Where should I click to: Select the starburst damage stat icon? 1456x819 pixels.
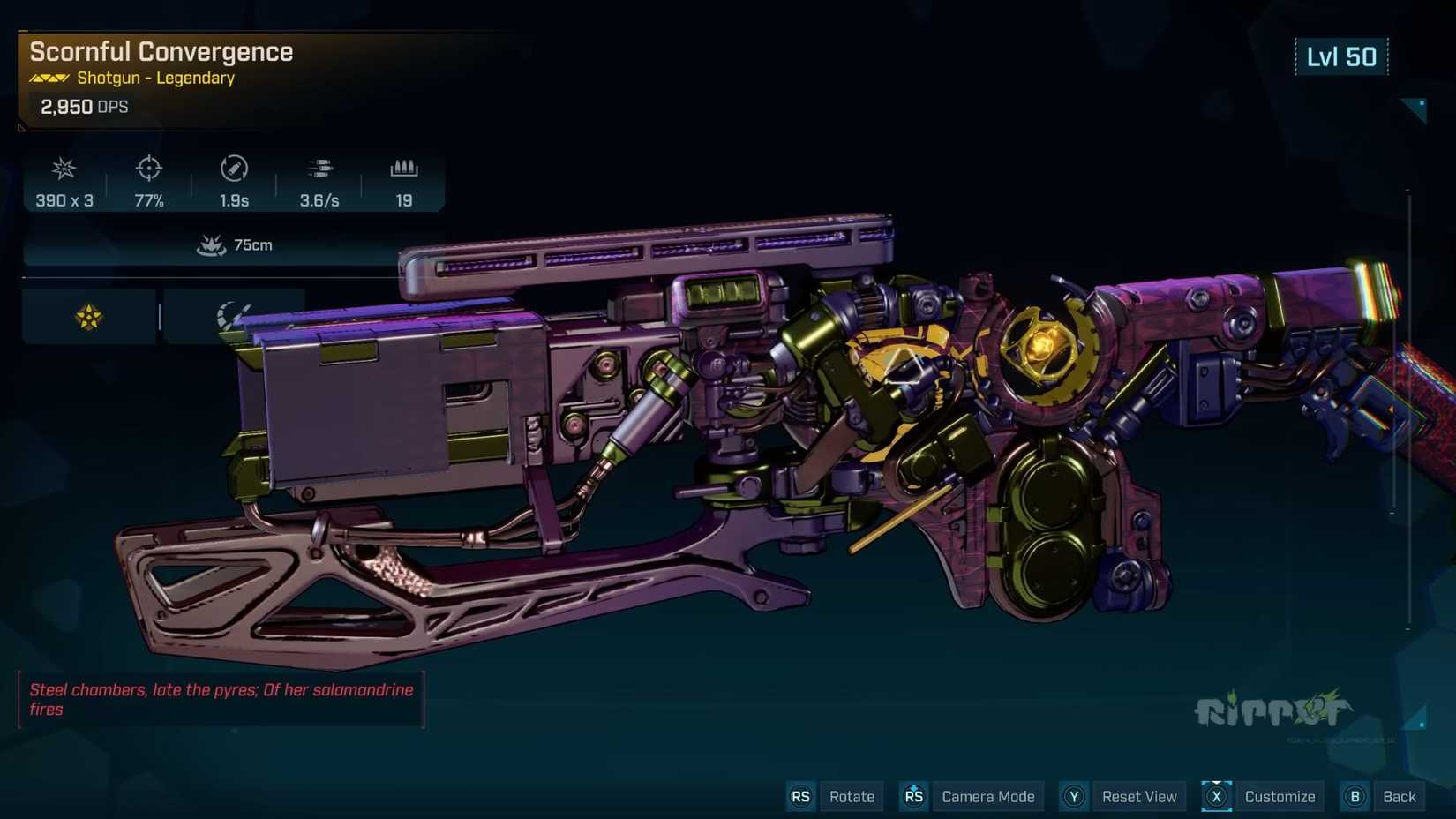[63, 169]
